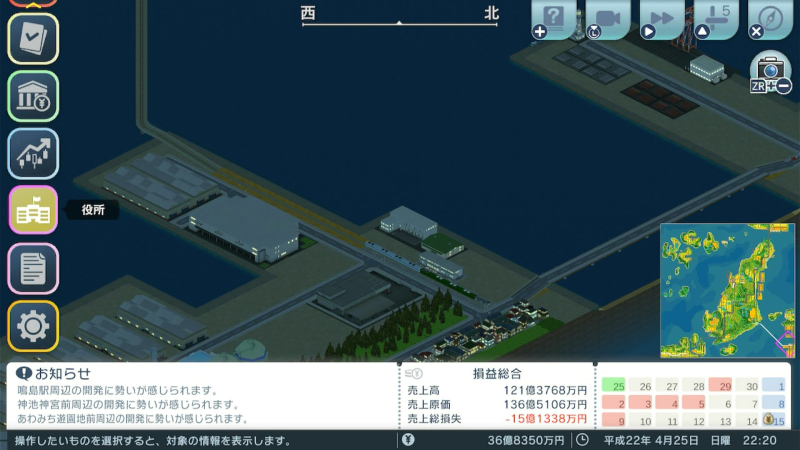The height and width of the screenshot is (450, 800).
Task: Open the question mark help button
Action: click(556, 18)
